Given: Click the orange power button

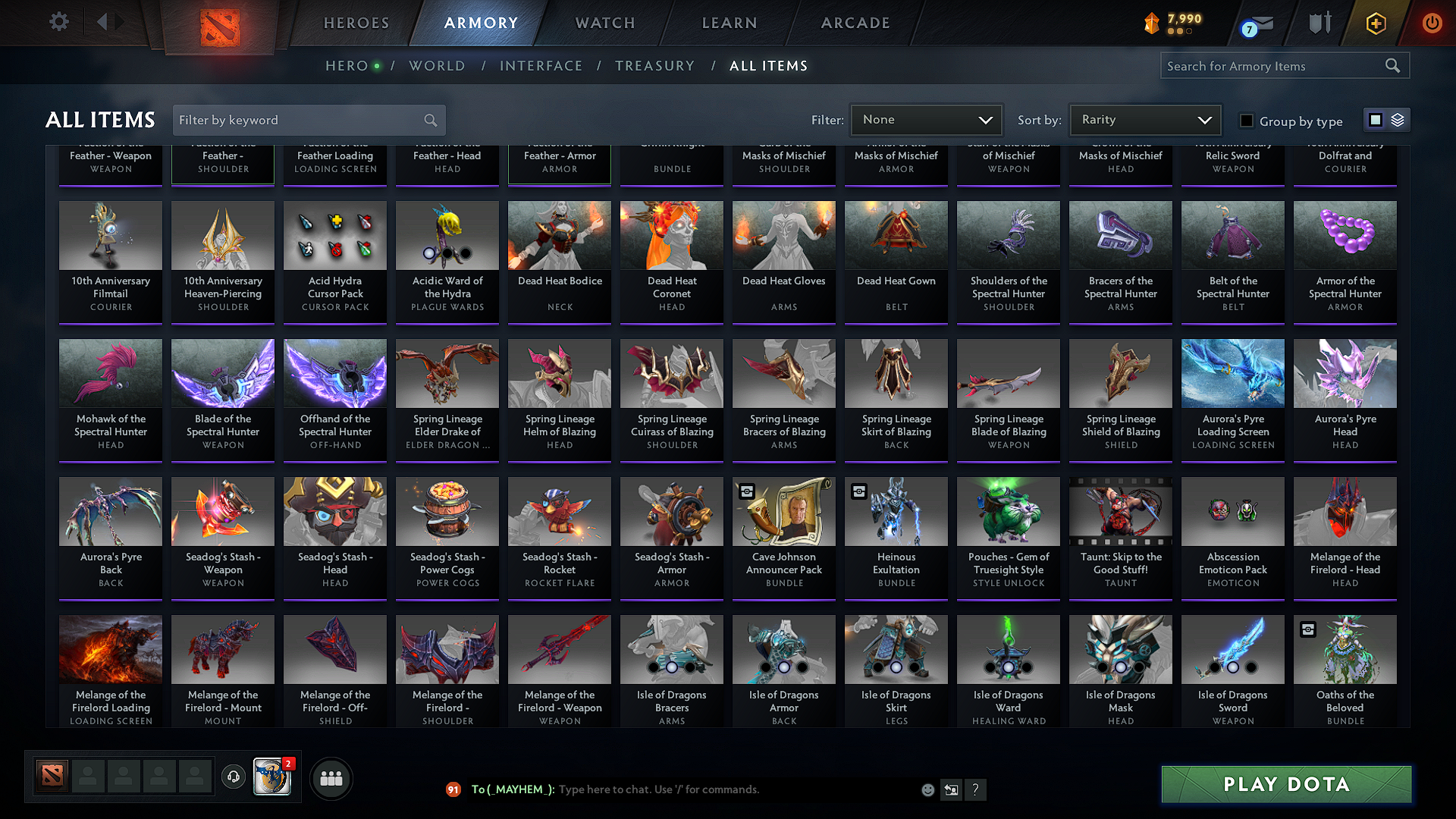Looking at the screenshot, I should 1432,23.
